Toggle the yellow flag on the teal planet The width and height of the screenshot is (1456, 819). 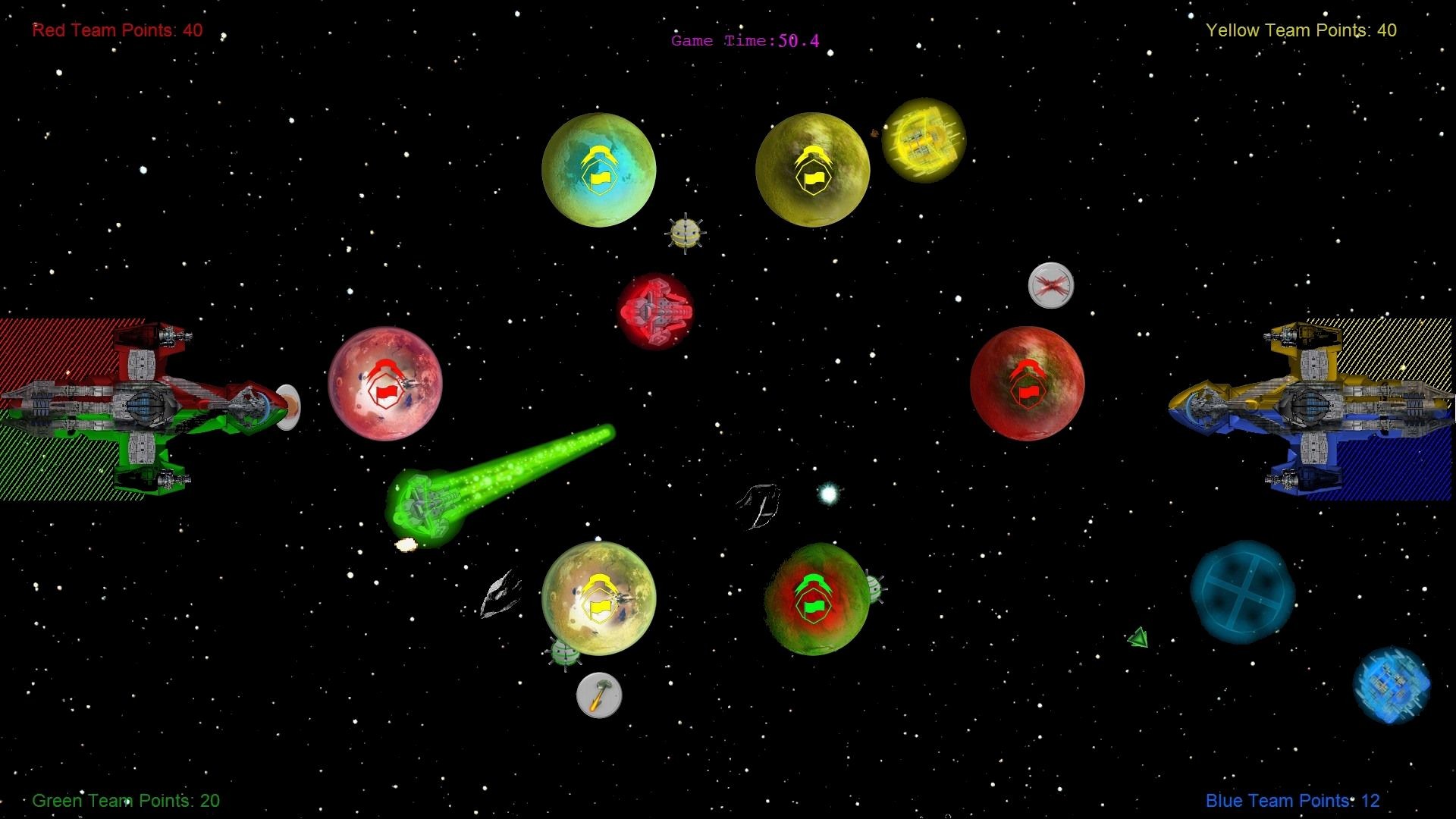(x=599, y=178)
